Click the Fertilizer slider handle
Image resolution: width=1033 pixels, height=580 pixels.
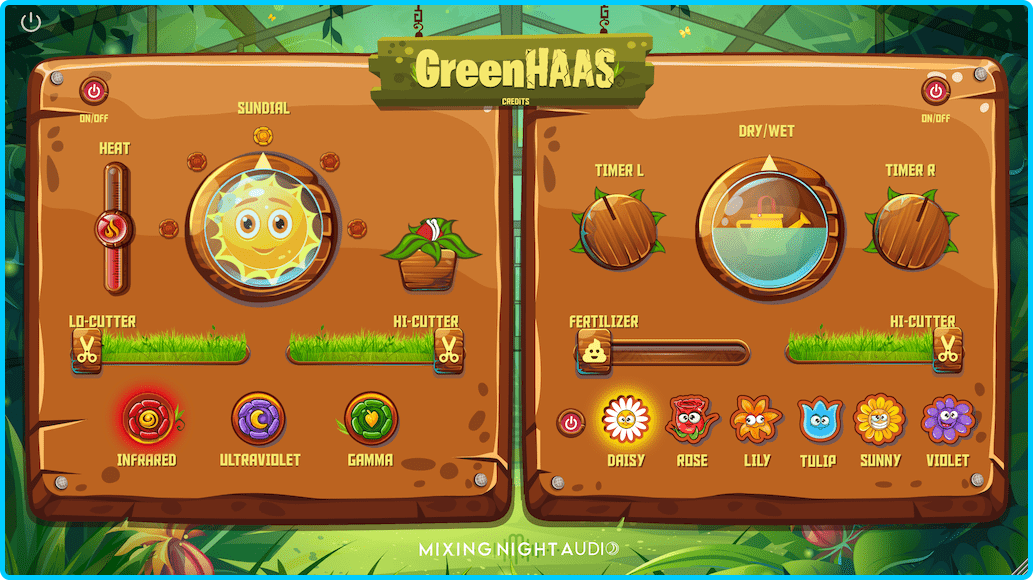click(x=592, y=352)
